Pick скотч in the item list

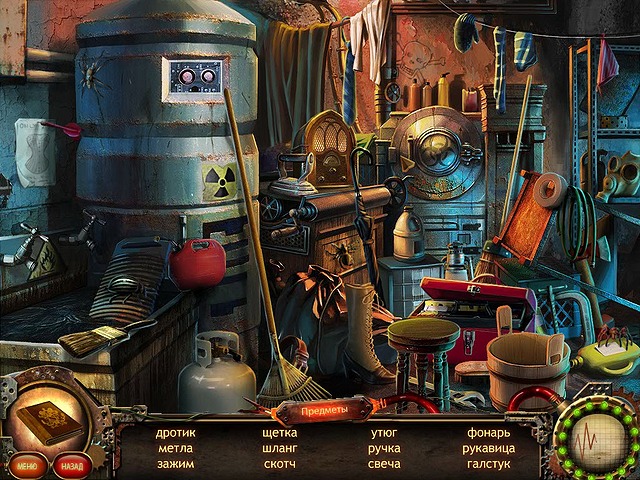tap(279, 464)
